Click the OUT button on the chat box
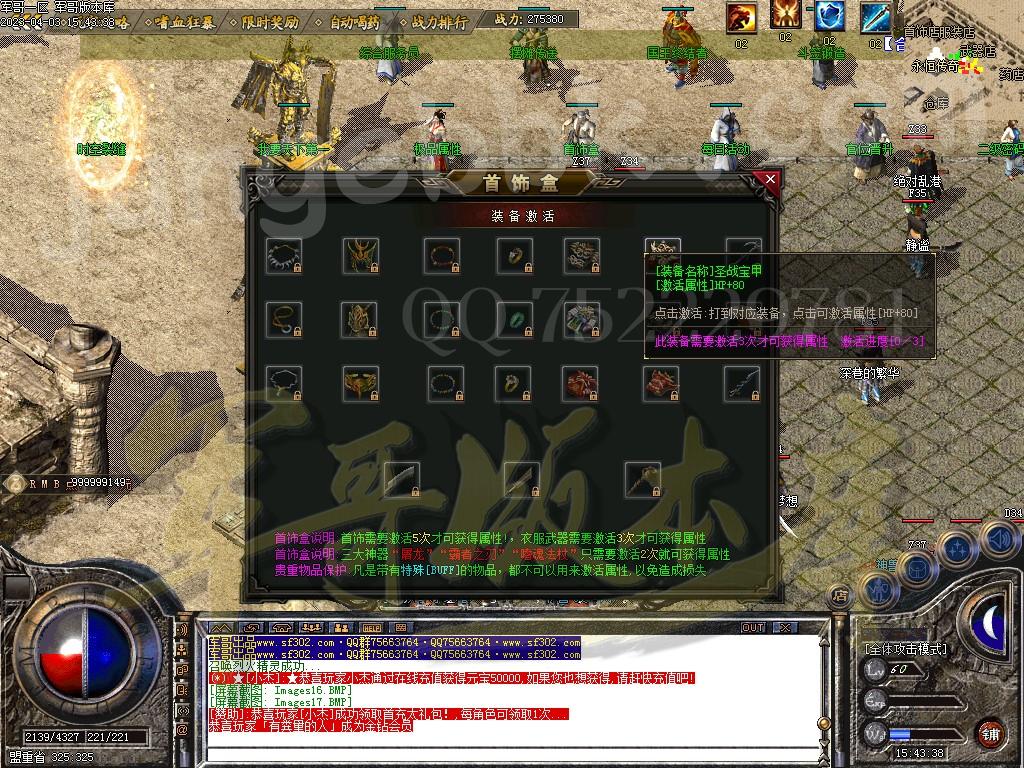The width and height of the screenshot is (1024, 768). tap(753, 628)
